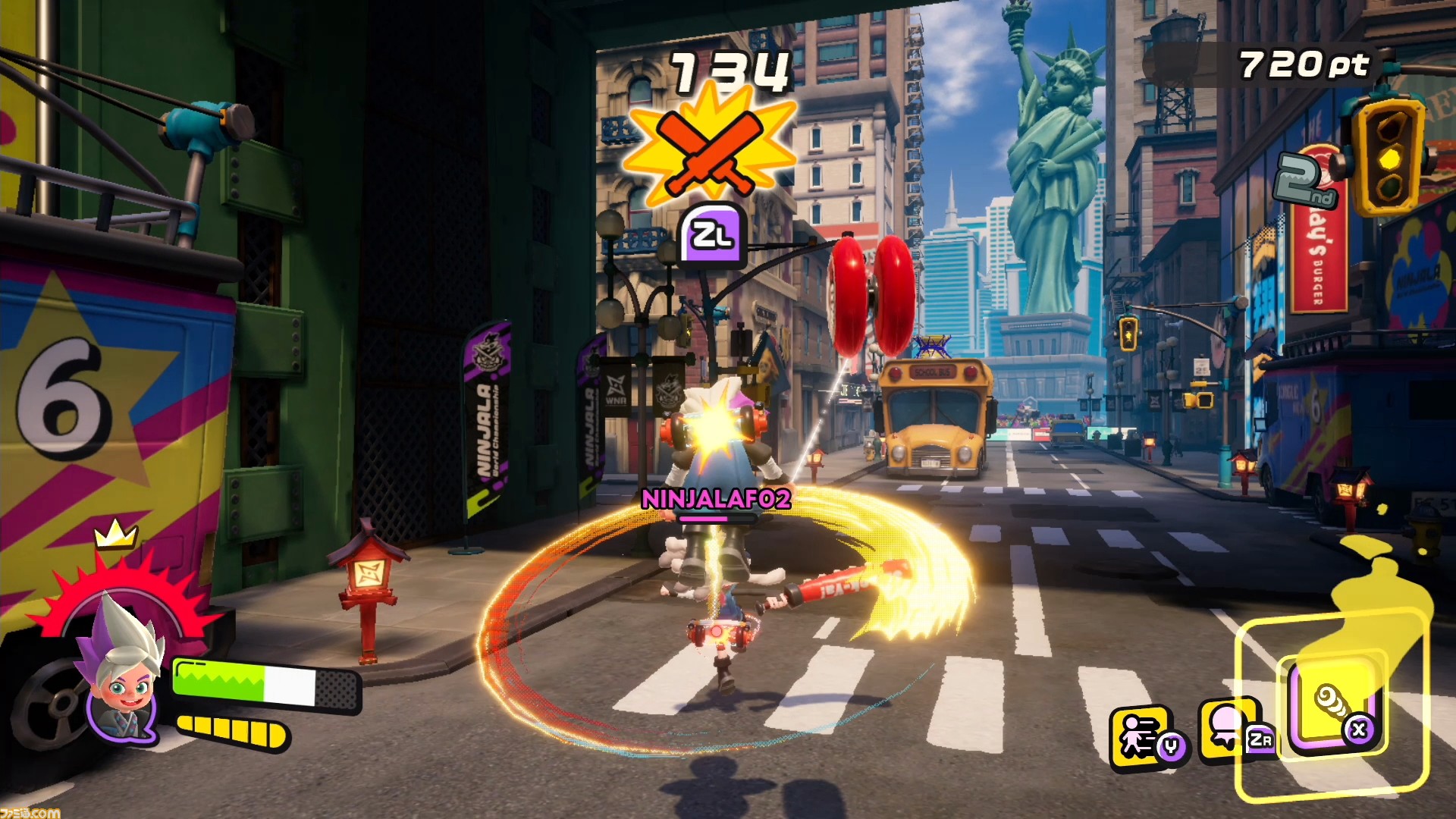The image size is (1456, 819).
Task: Trigger the yellow scroll special ability
Action: 1332,705
